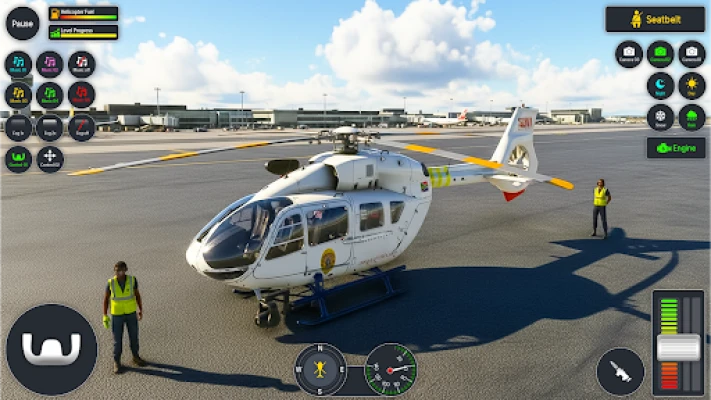
Task: Select the green Camera 02 view
Action: 660,54
